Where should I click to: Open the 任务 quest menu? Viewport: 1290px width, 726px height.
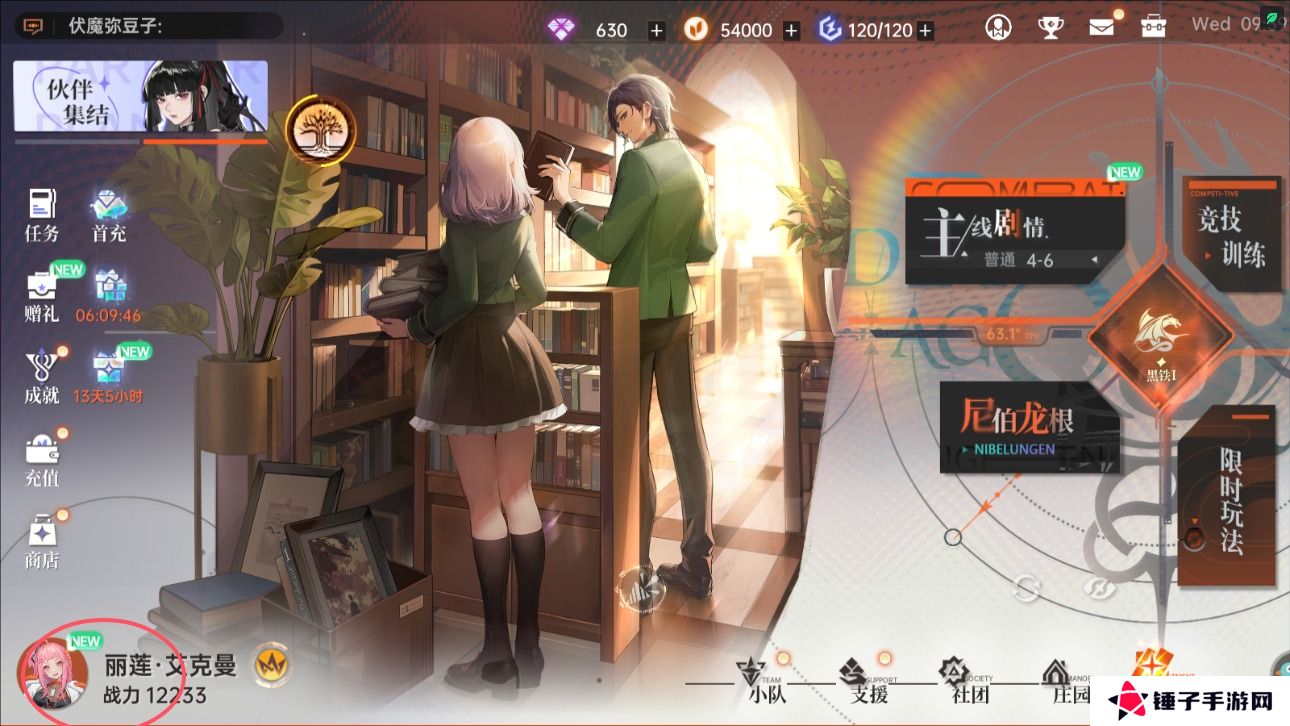tap(42, 214)
